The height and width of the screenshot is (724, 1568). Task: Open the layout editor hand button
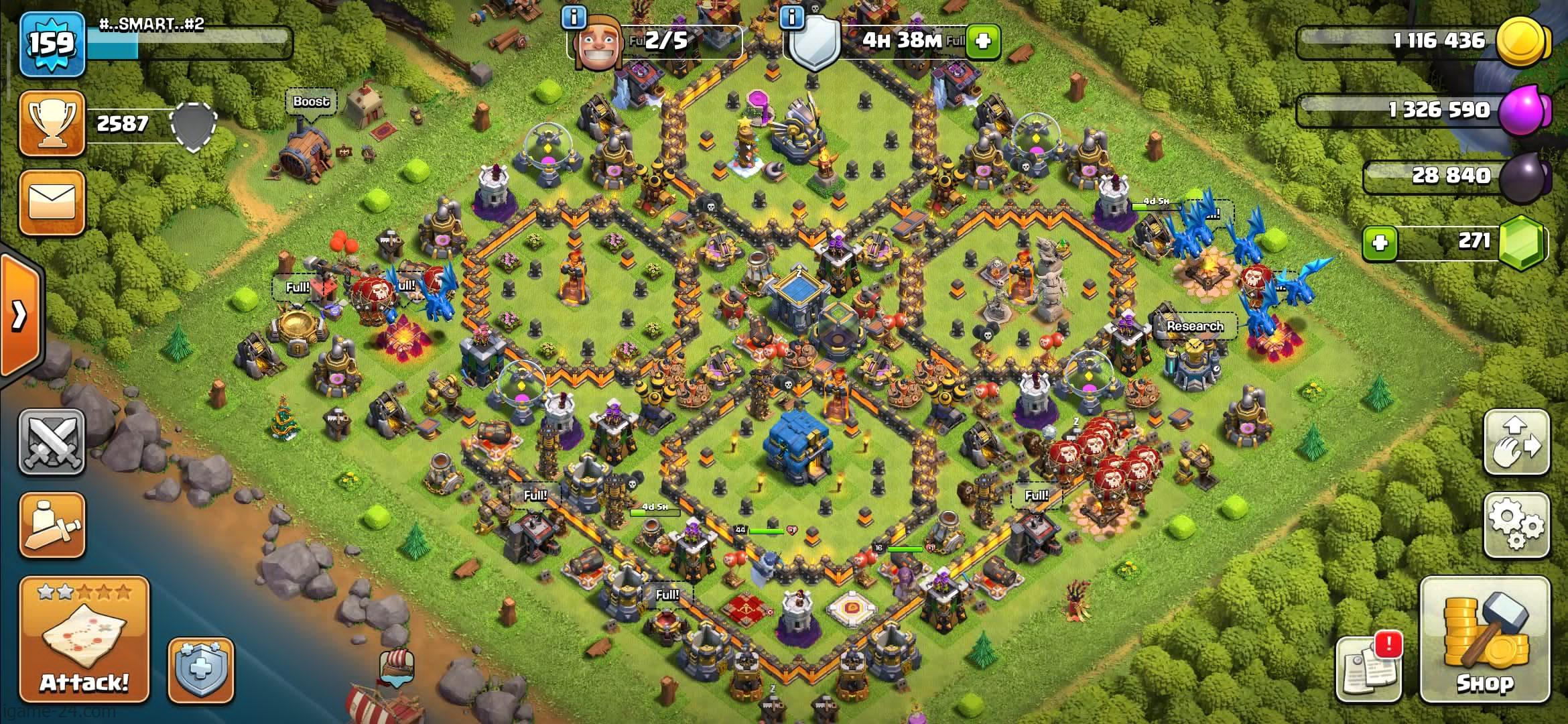pos(1516,441)
